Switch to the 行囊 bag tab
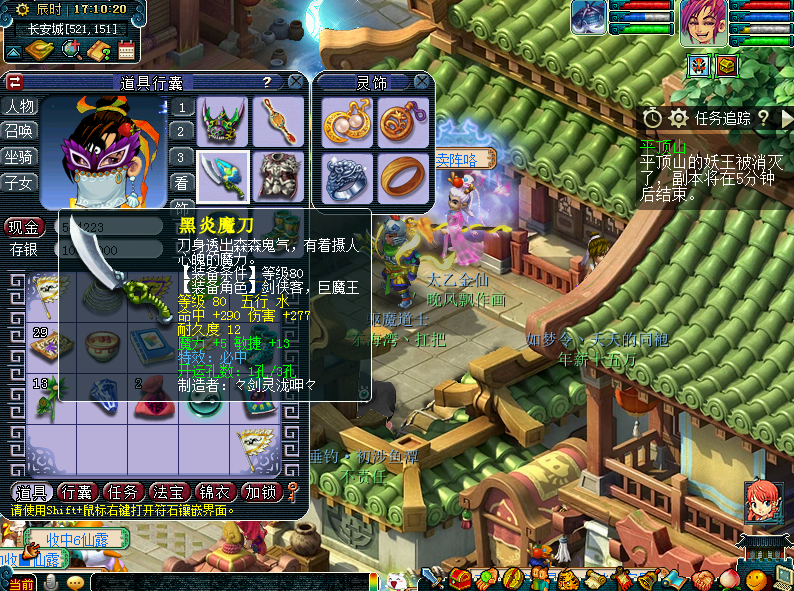This screenshot has height=591, width=794. pyautogui.click(x=77, y=492)
